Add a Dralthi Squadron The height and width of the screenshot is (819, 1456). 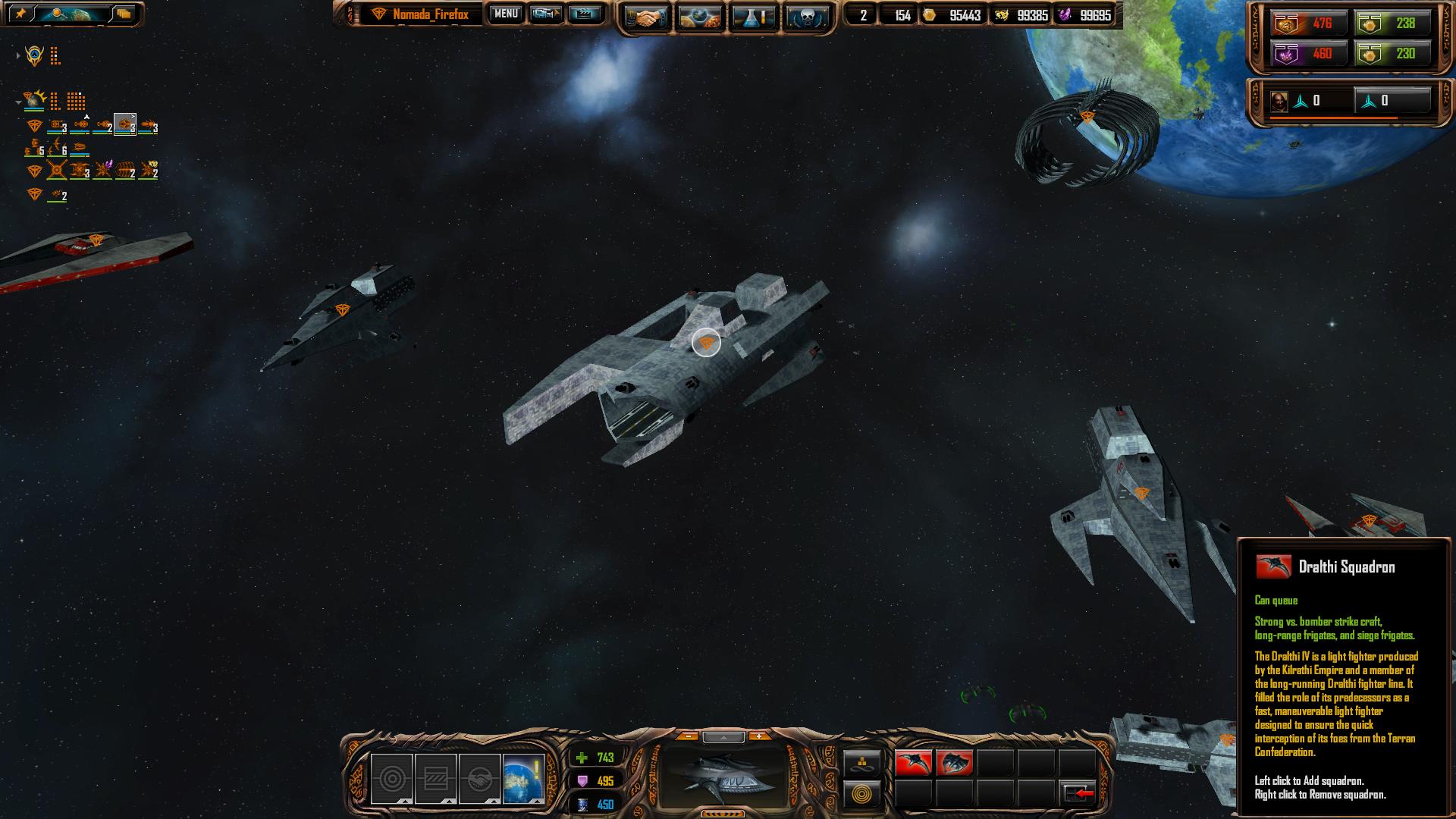913,763
